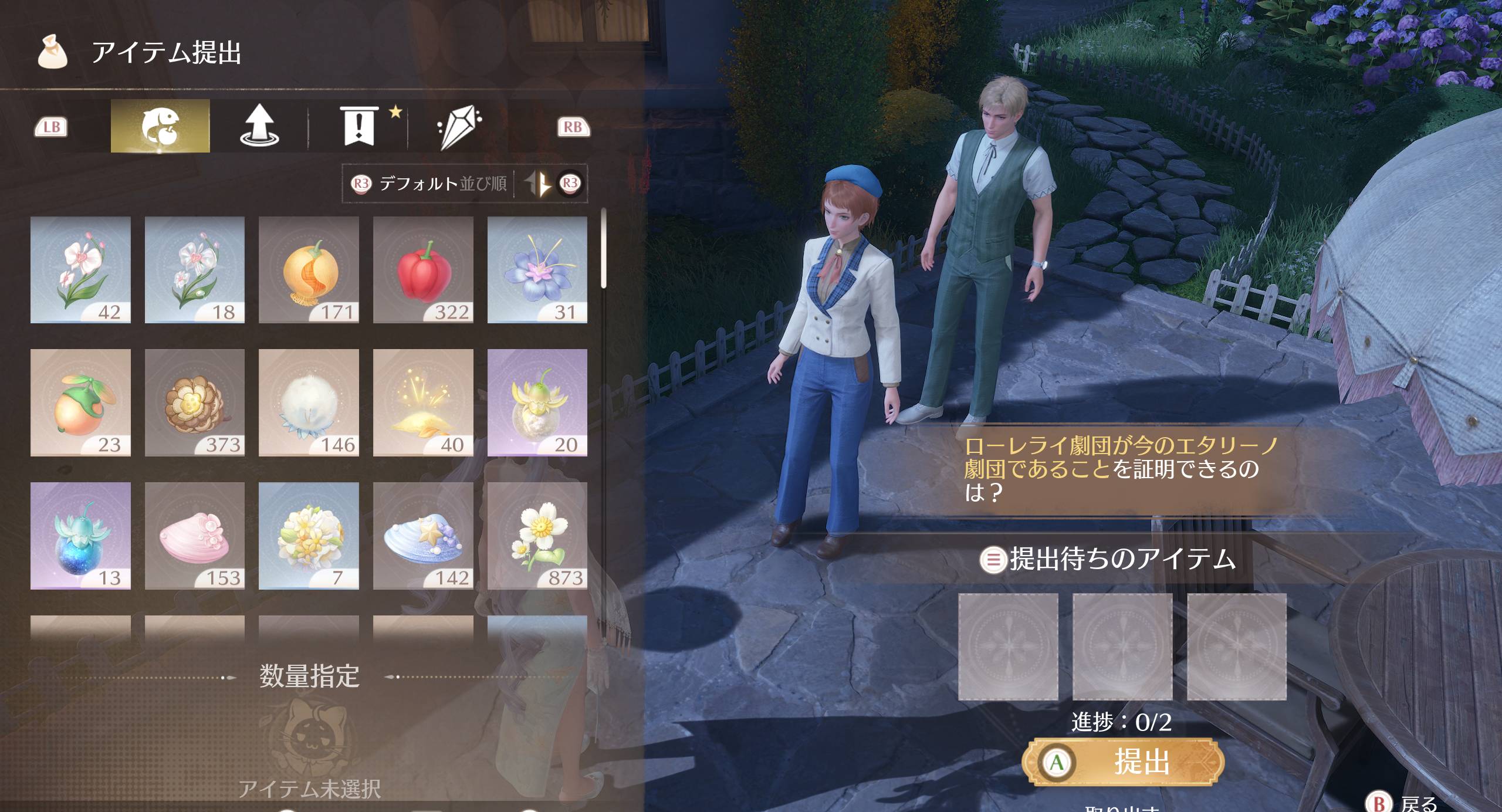1502x812 pixels.
Task: Select the pink seashell stack of 153
Action: pyautogui.click(x=195, y=536)
